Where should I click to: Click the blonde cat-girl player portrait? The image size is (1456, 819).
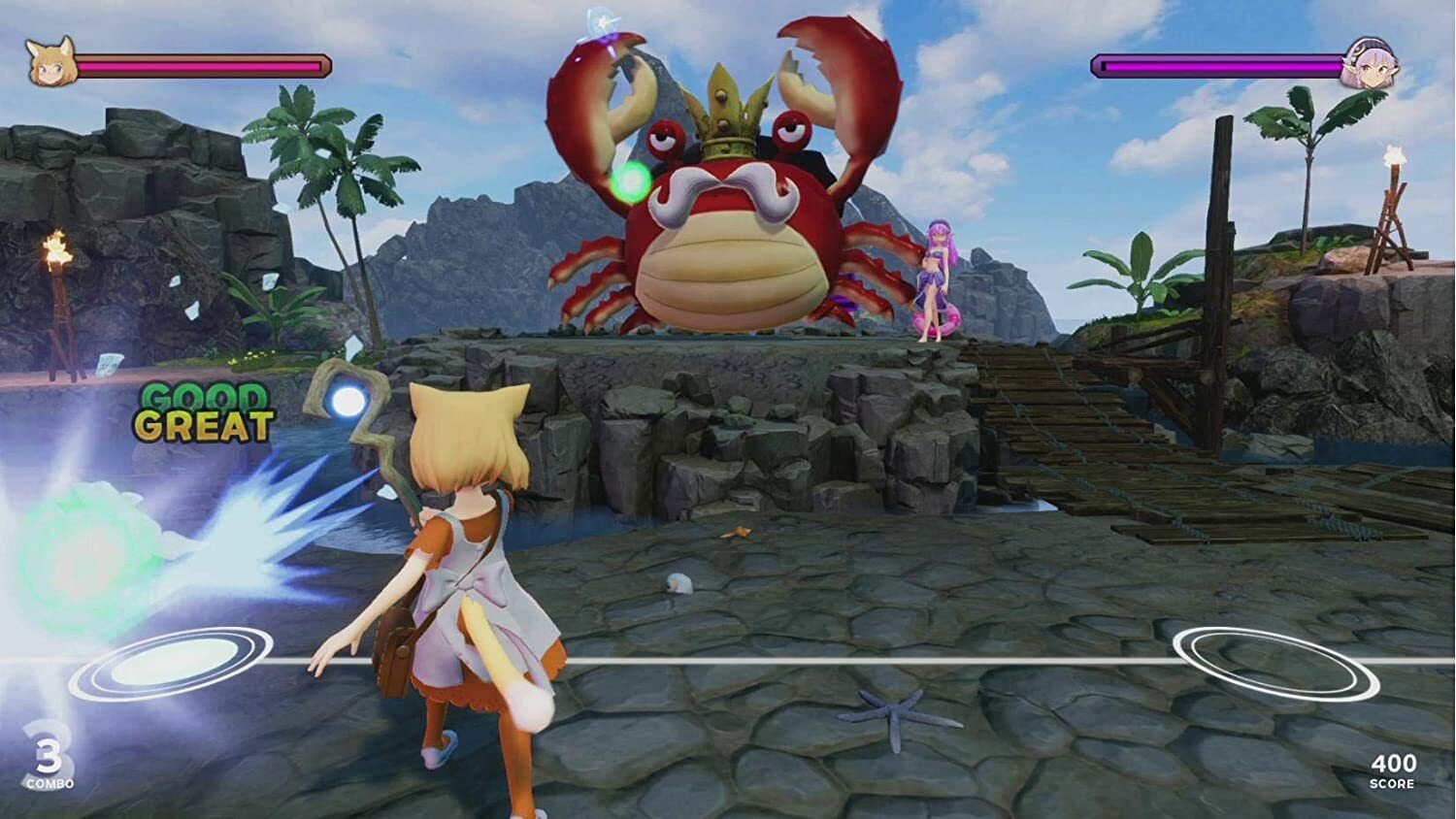(49, 63)
